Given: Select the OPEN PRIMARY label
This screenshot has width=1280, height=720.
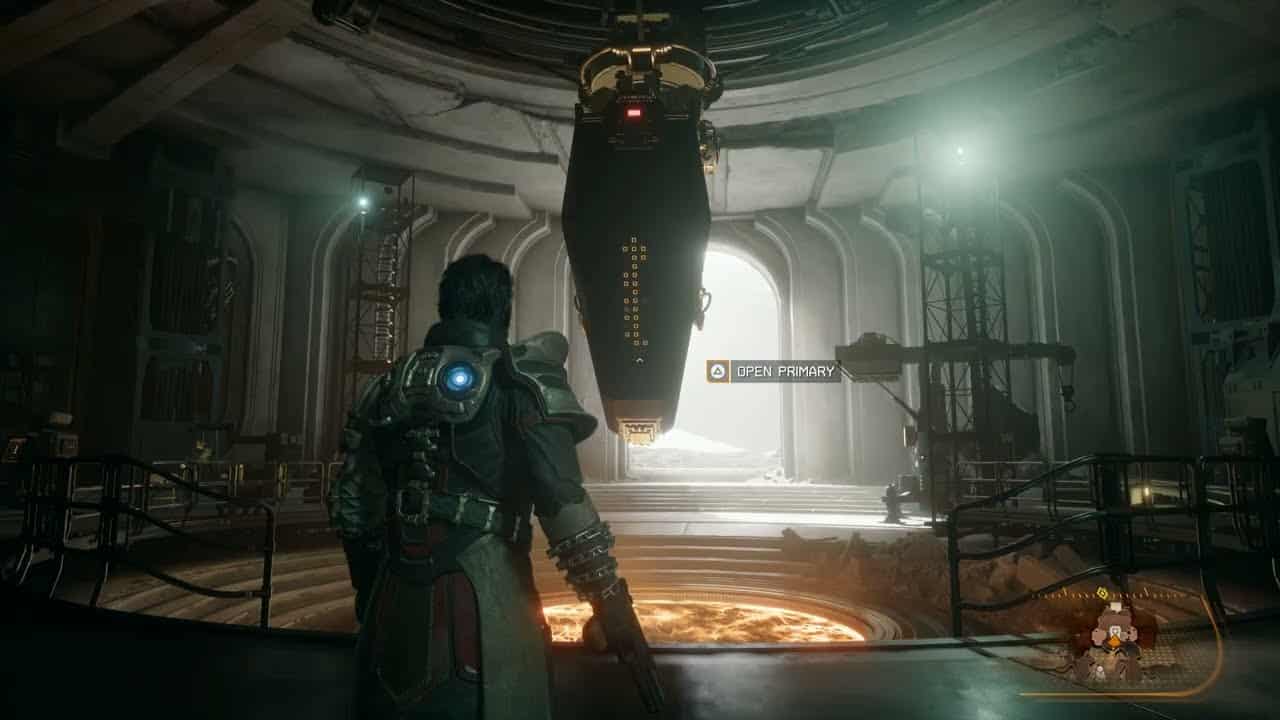Looking at the screenshot, I should click(x=786, y=370).
